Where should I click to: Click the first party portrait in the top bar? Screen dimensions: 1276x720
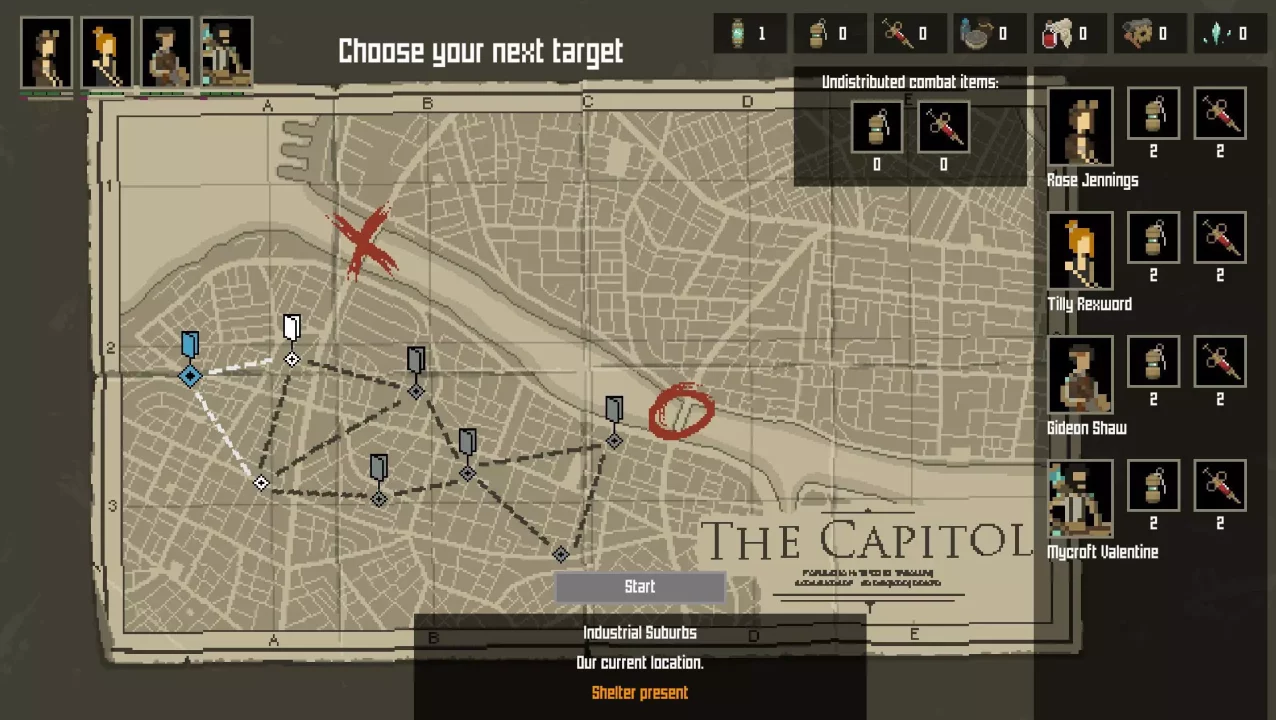pos(47,54)
